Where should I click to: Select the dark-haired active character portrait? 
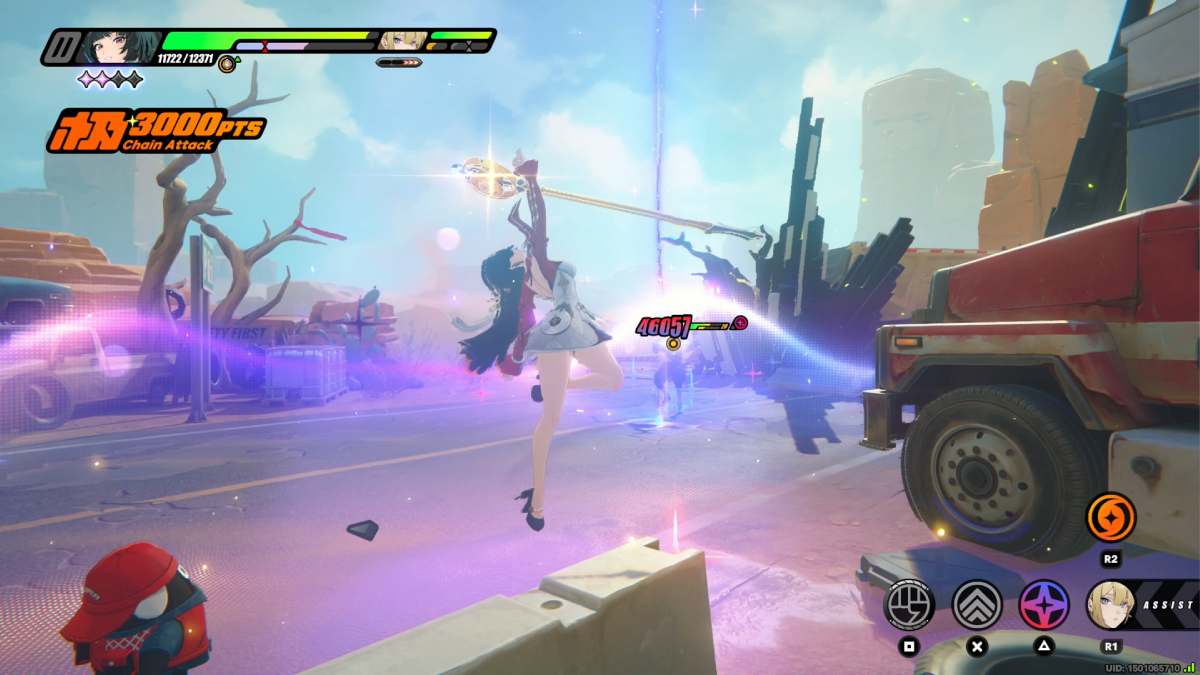(118, 47)
